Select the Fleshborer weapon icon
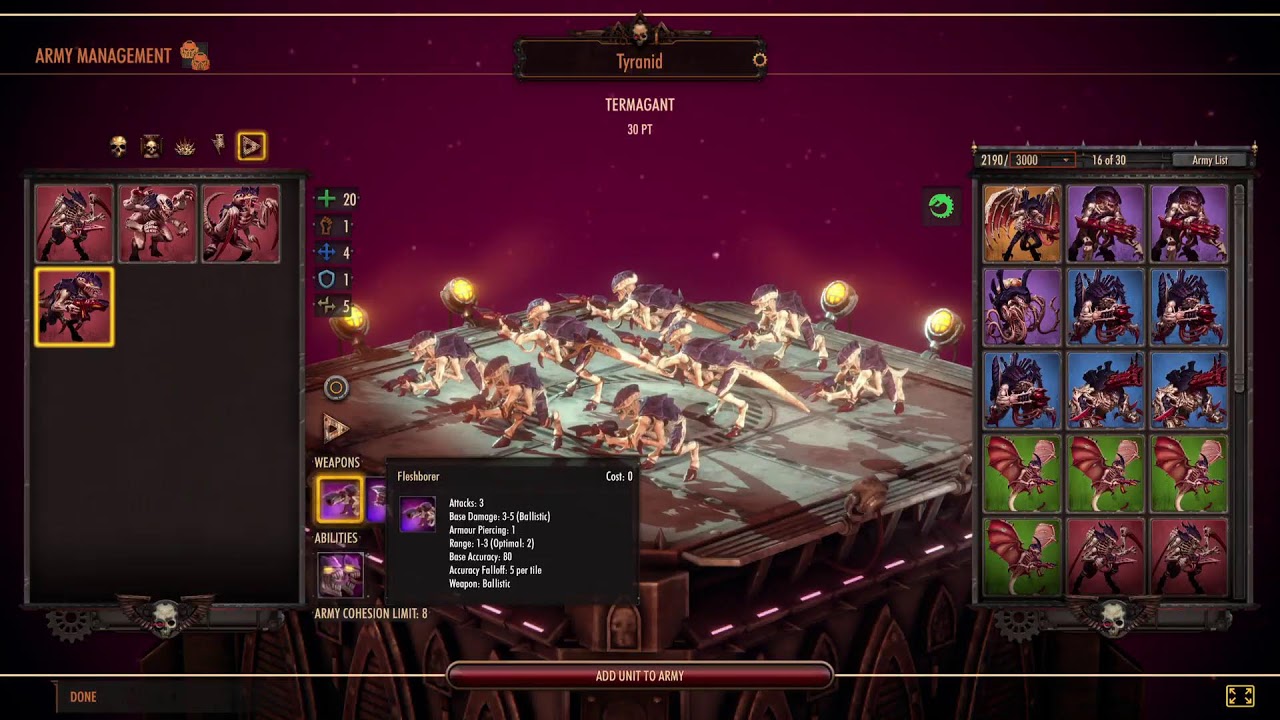 pyautogui.click(x=340, y=499)
